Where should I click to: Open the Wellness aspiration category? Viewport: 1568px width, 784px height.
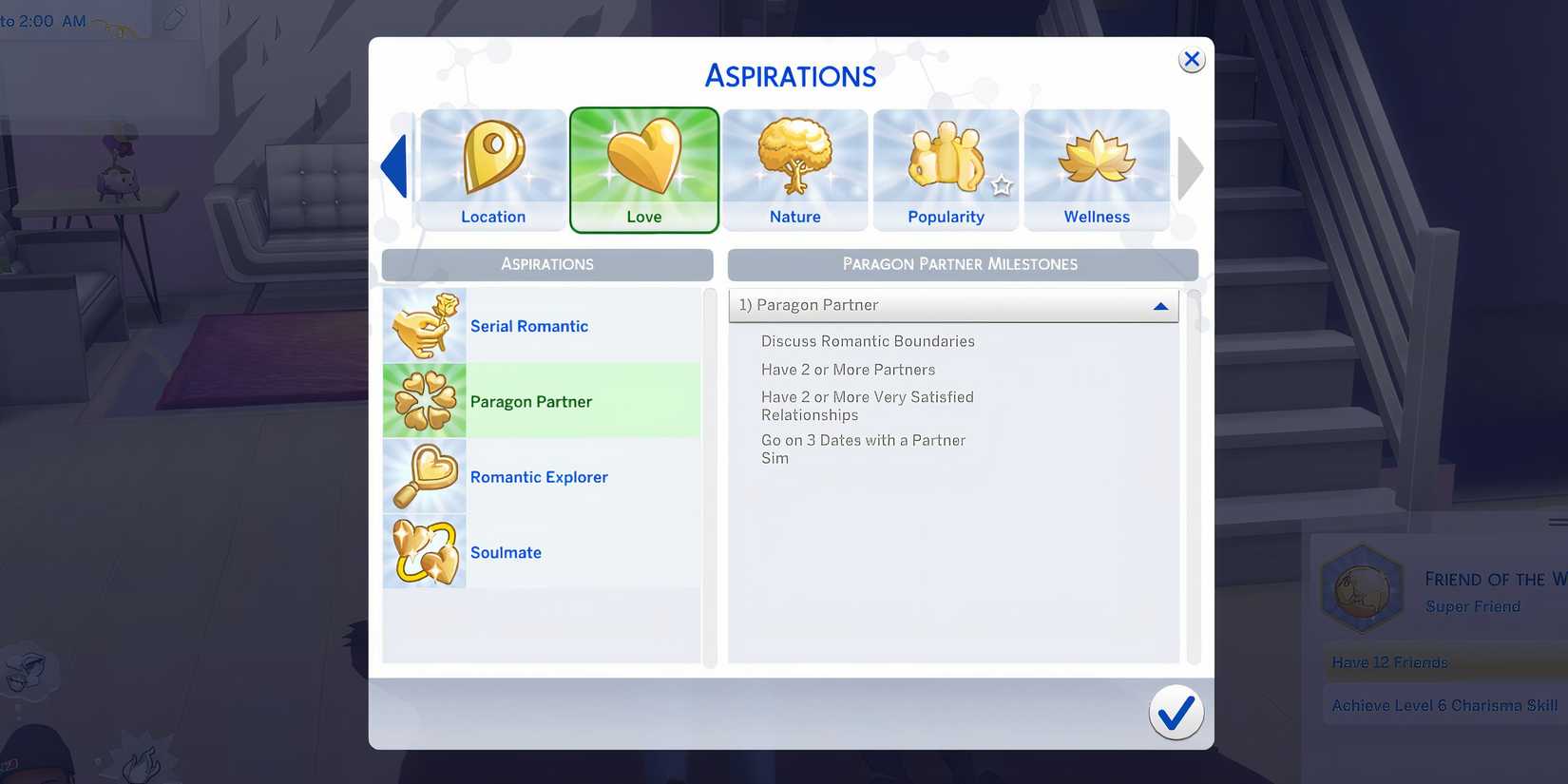[1096, 169]
